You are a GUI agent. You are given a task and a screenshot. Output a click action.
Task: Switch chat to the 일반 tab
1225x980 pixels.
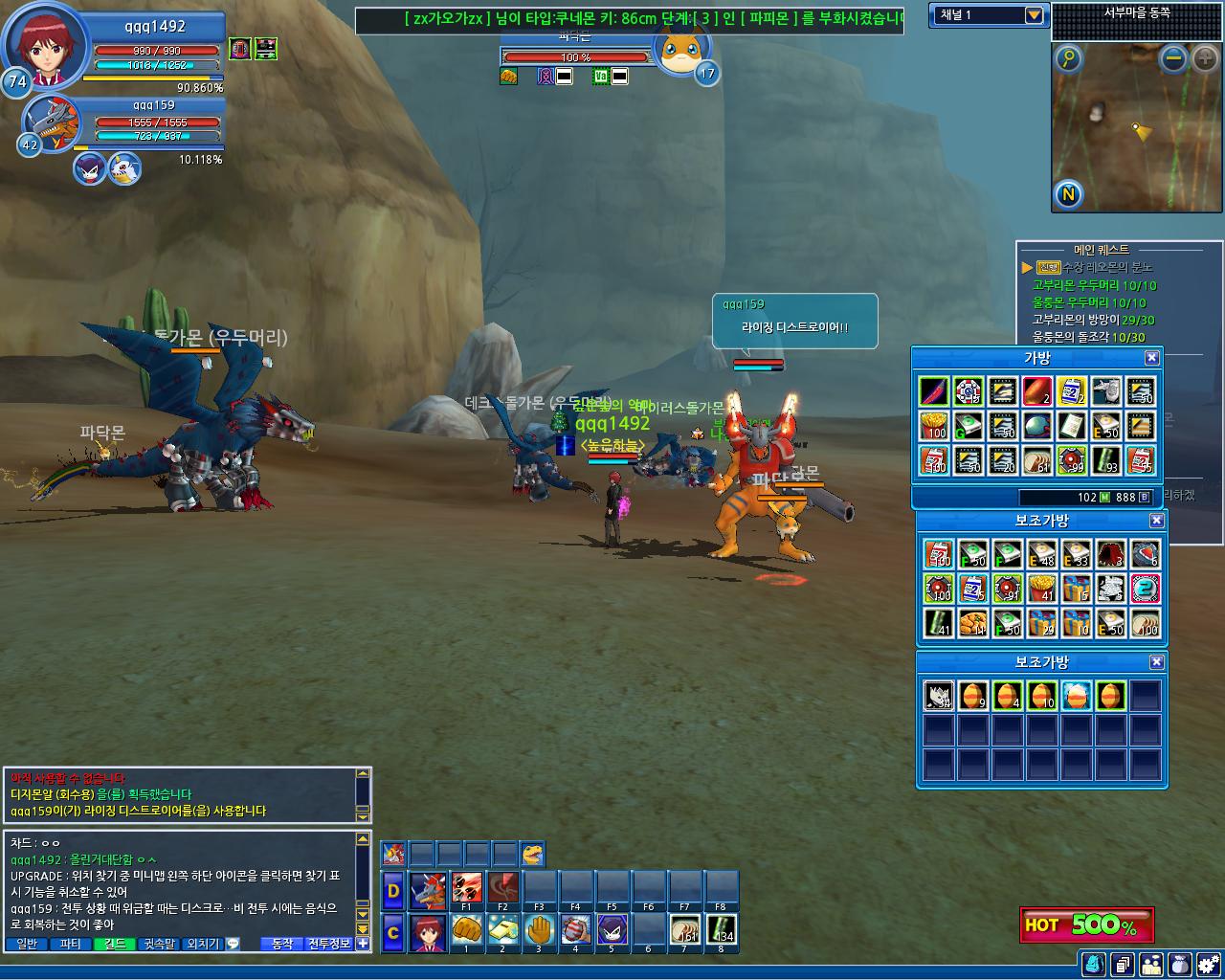28,944
